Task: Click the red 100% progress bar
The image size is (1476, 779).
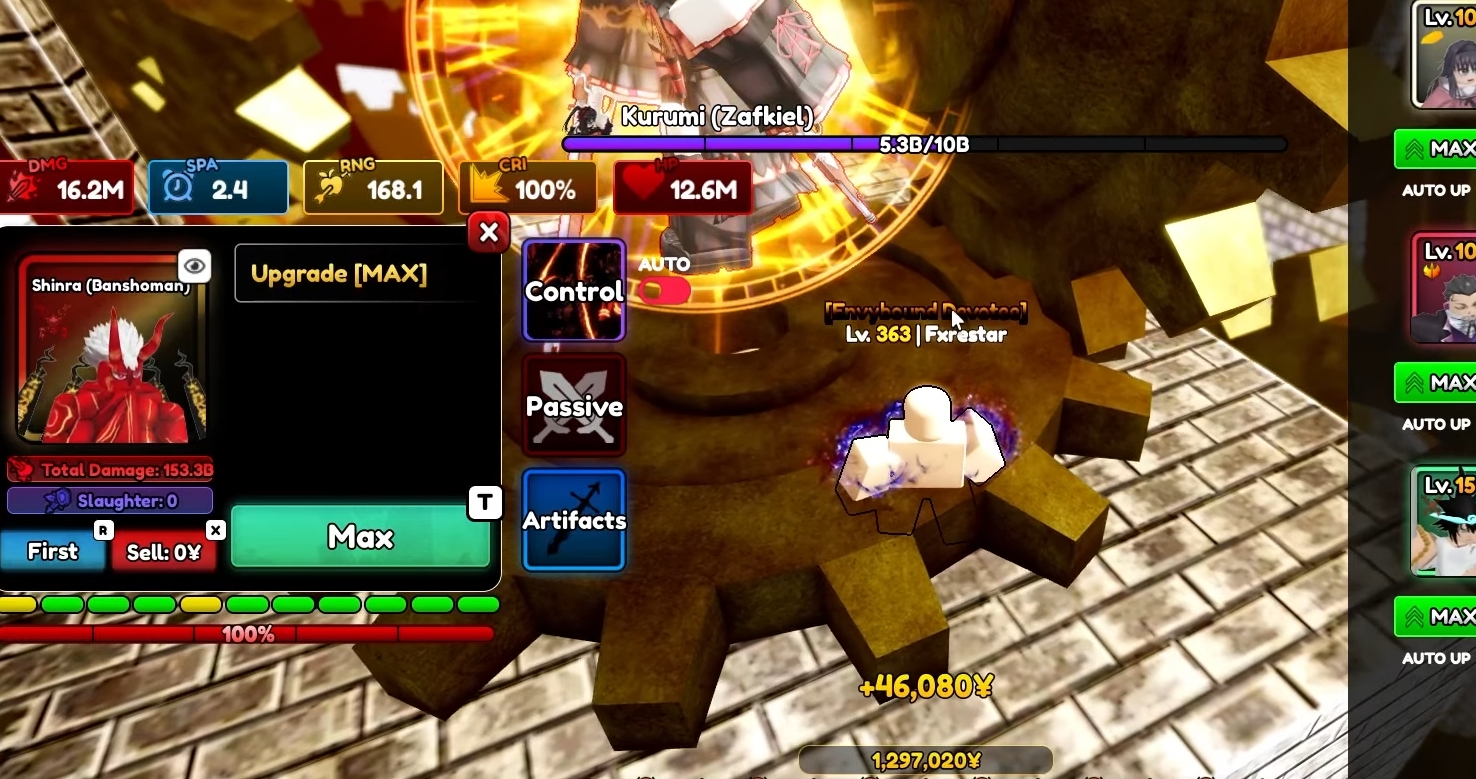Action: (245, 634)
